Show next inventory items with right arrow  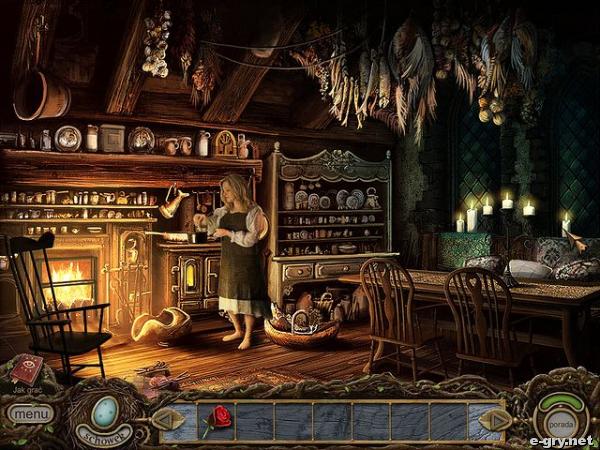[x=496, y=419]
